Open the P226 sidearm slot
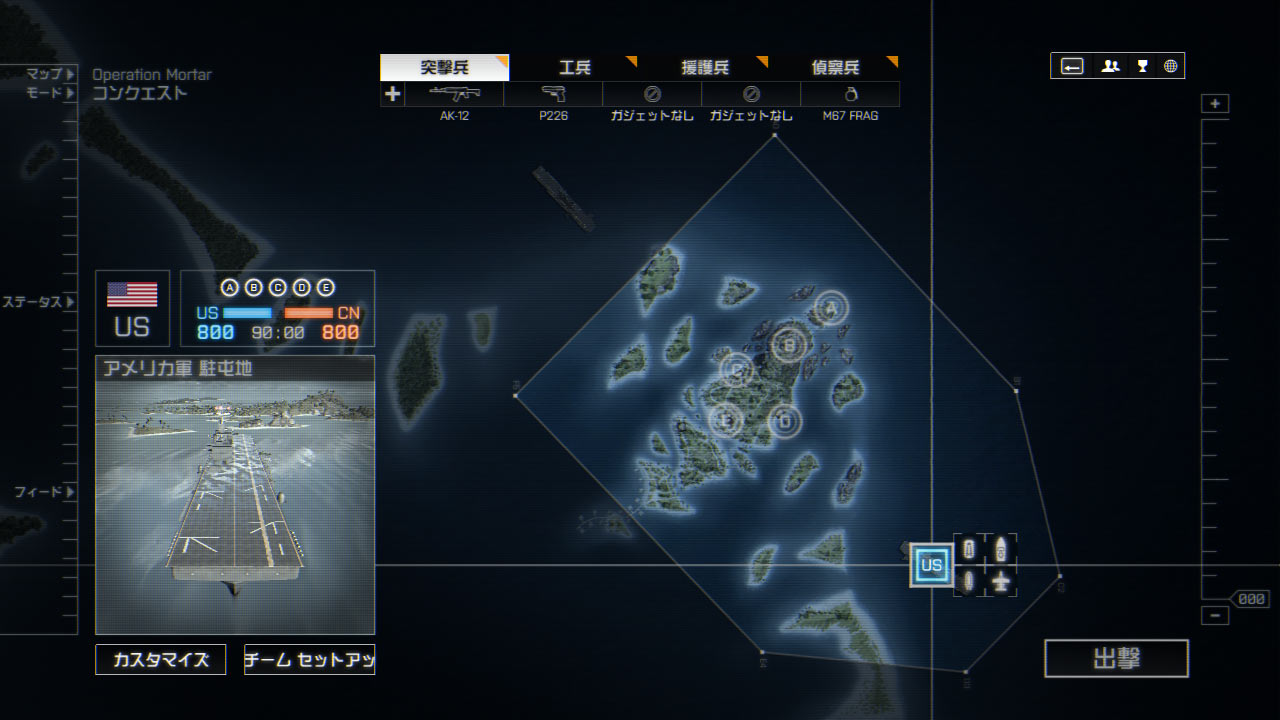Screen dimensions: 1280x720 pos(553,94)
